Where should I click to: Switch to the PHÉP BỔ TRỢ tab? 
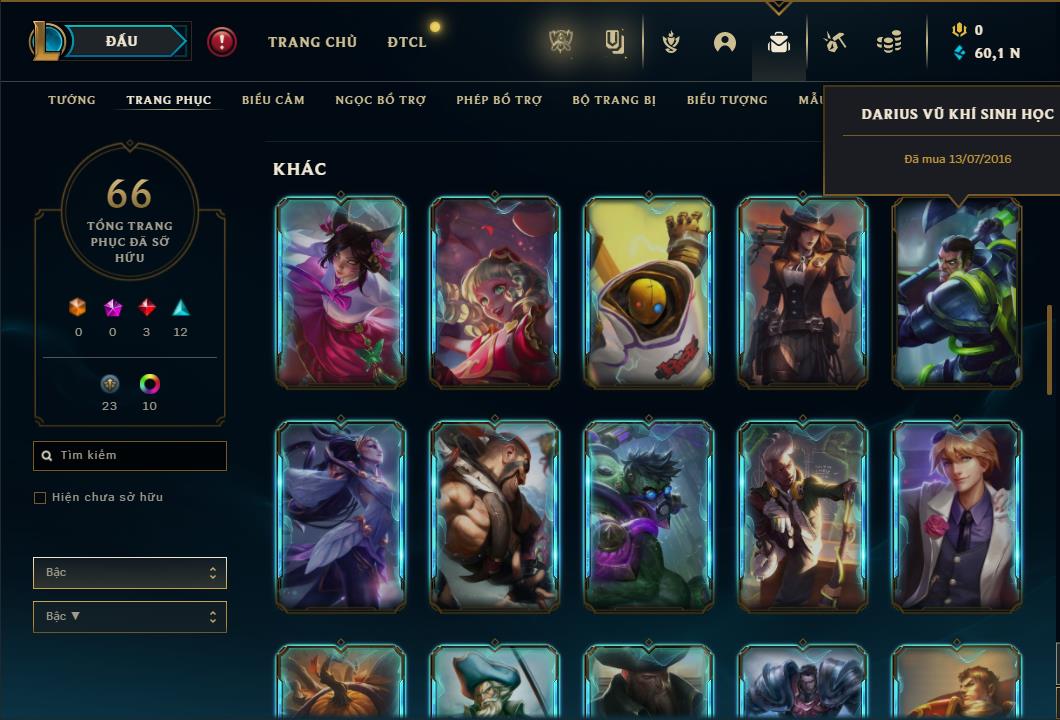click(499, 100)
